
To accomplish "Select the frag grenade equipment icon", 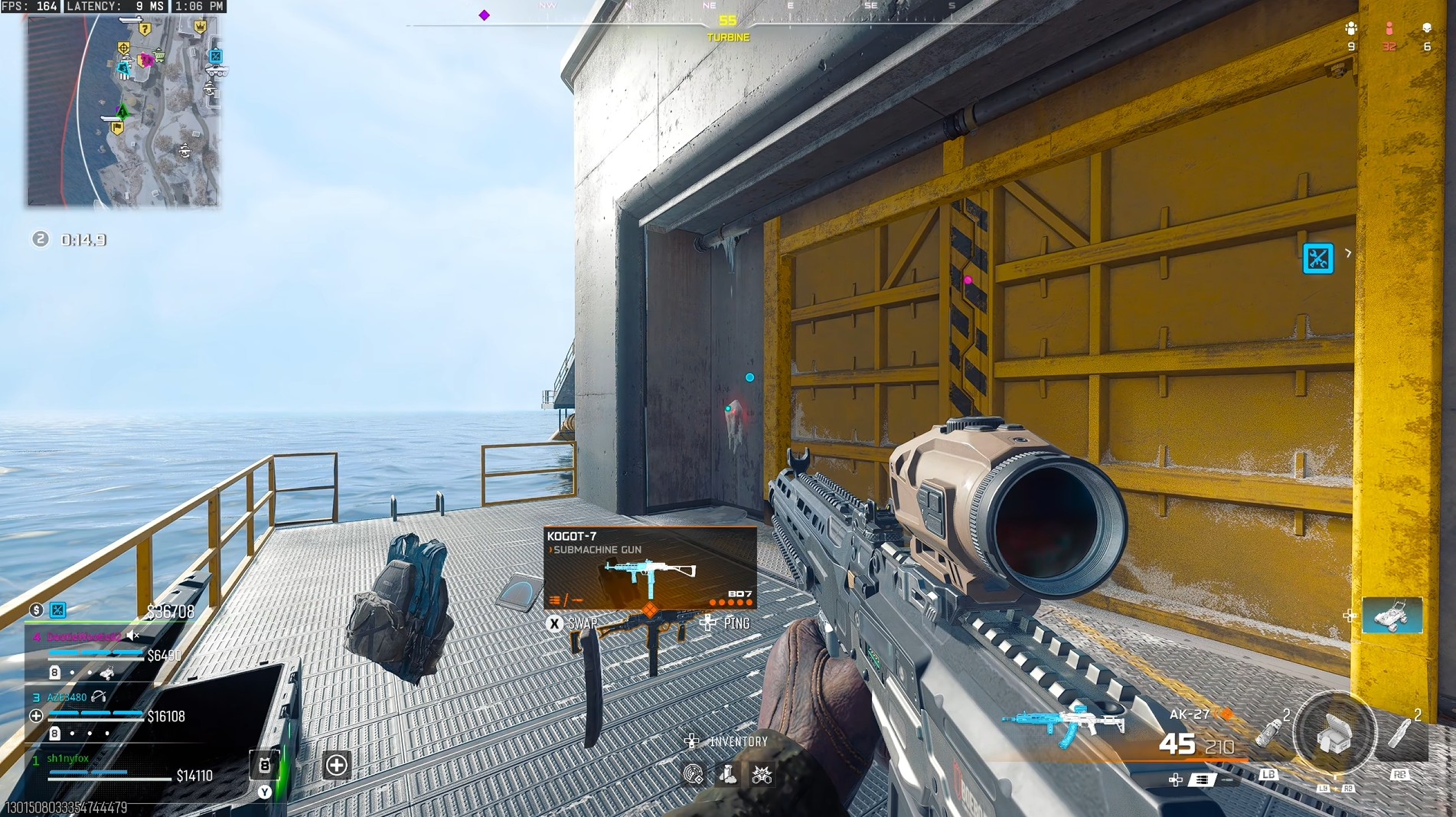I will (1268, 731).
